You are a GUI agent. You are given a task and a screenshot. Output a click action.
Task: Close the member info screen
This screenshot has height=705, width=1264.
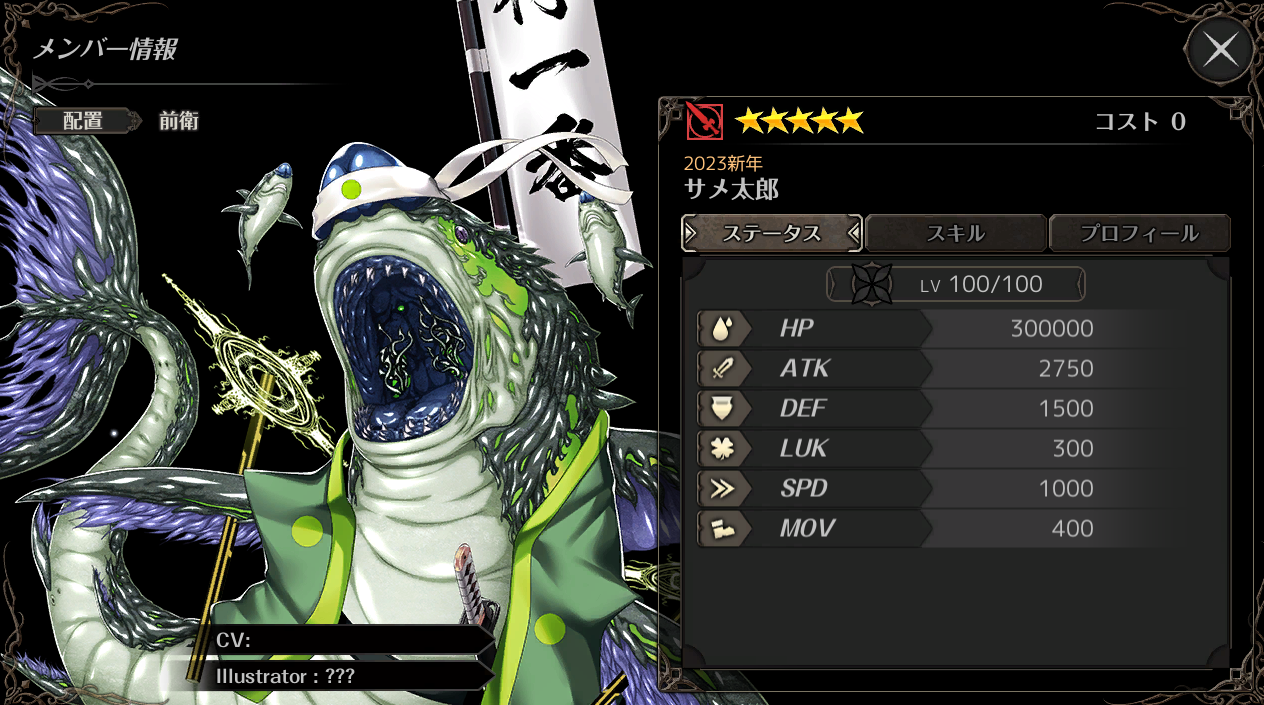point(1220,49)
